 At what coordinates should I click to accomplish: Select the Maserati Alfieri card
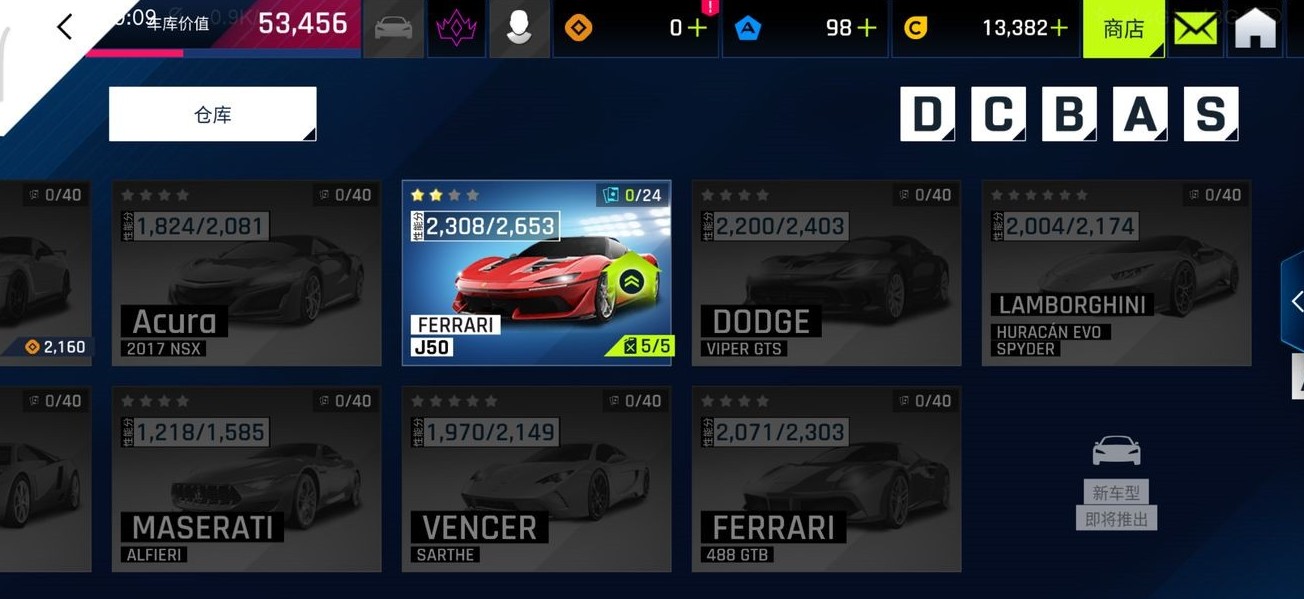(x=246, y=479)
